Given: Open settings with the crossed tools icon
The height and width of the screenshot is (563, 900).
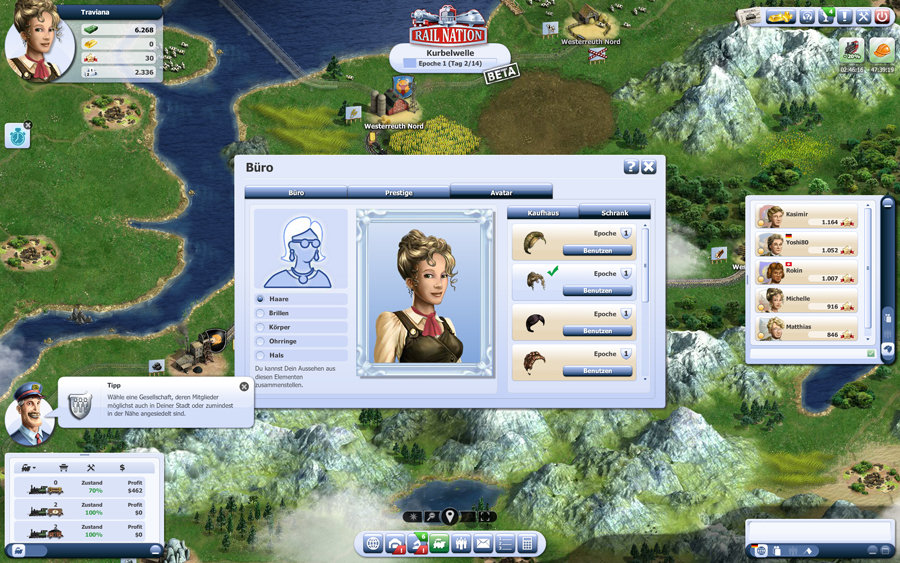Looking at the screenshot, I should coord(863,17).
